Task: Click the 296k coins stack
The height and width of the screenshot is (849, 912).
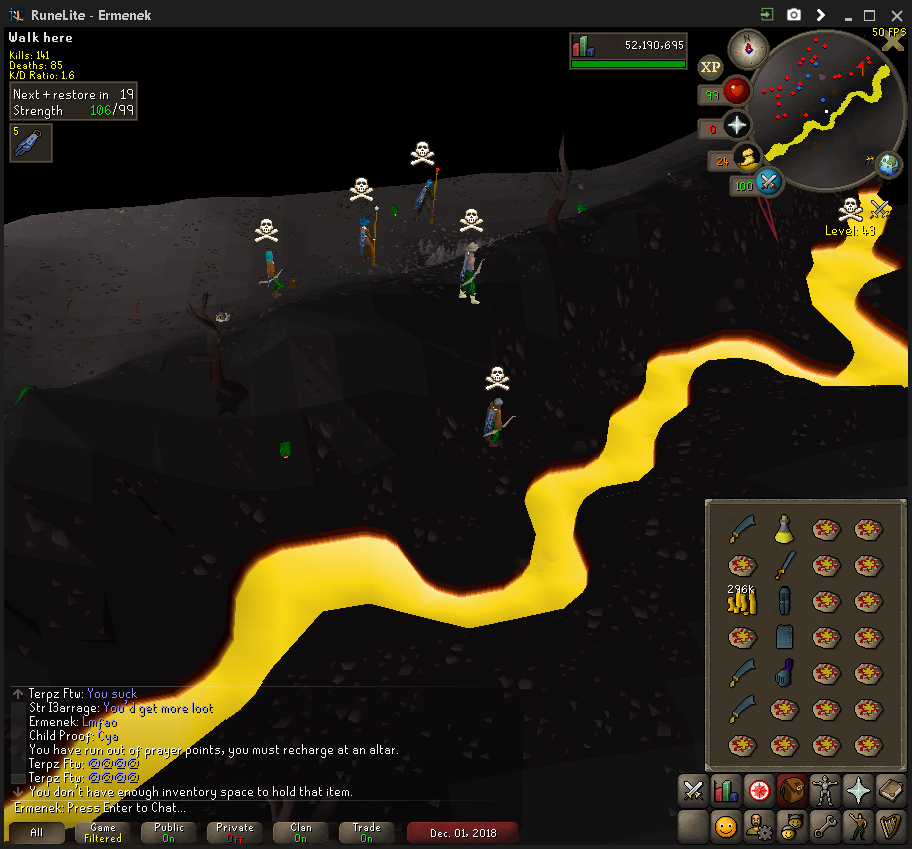Action: (x=741, y=600)
